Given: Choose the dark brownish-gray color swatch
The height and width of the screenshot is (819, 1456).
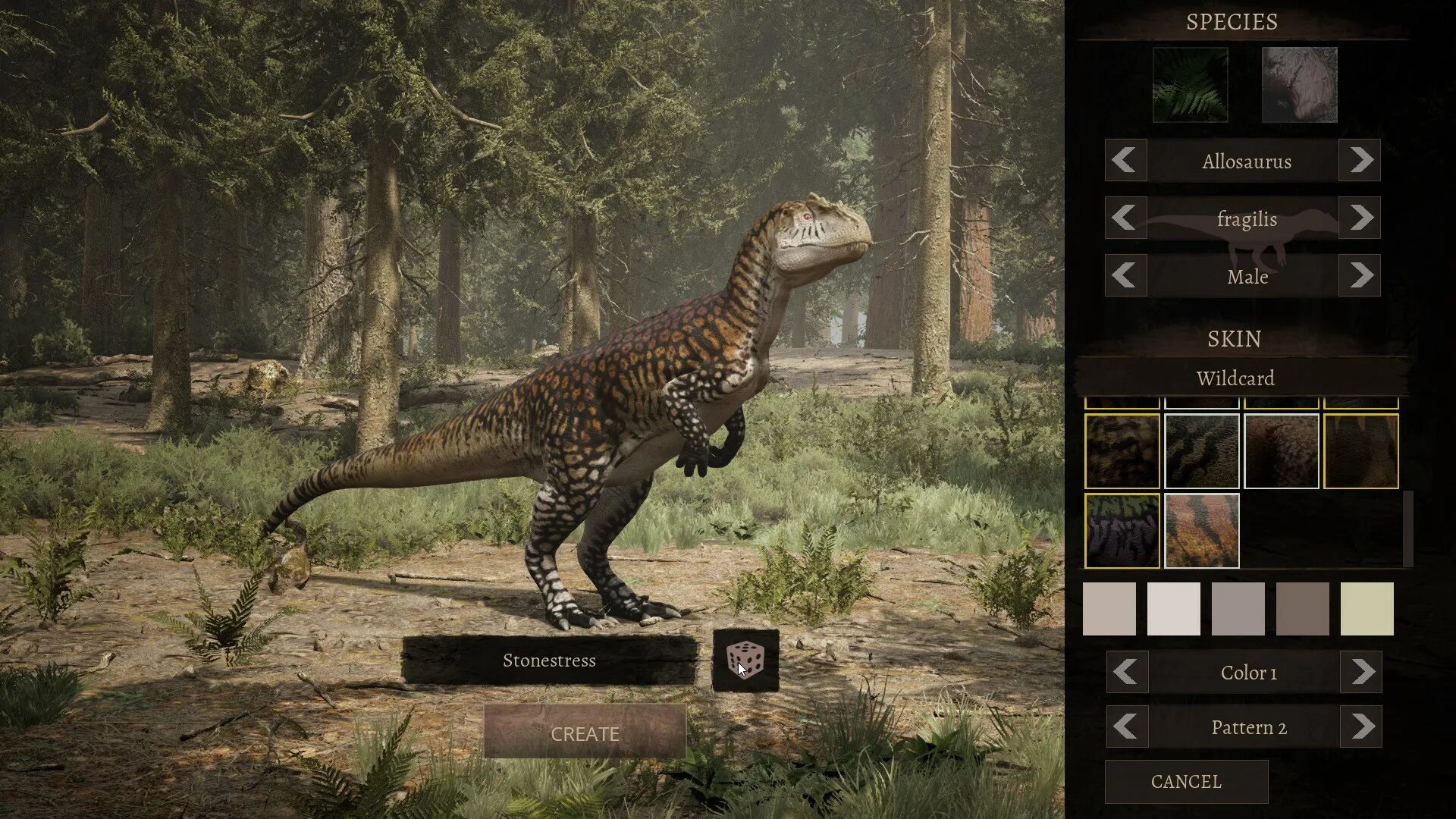Looking at the screenshot, I should (x=1302, y=608).
